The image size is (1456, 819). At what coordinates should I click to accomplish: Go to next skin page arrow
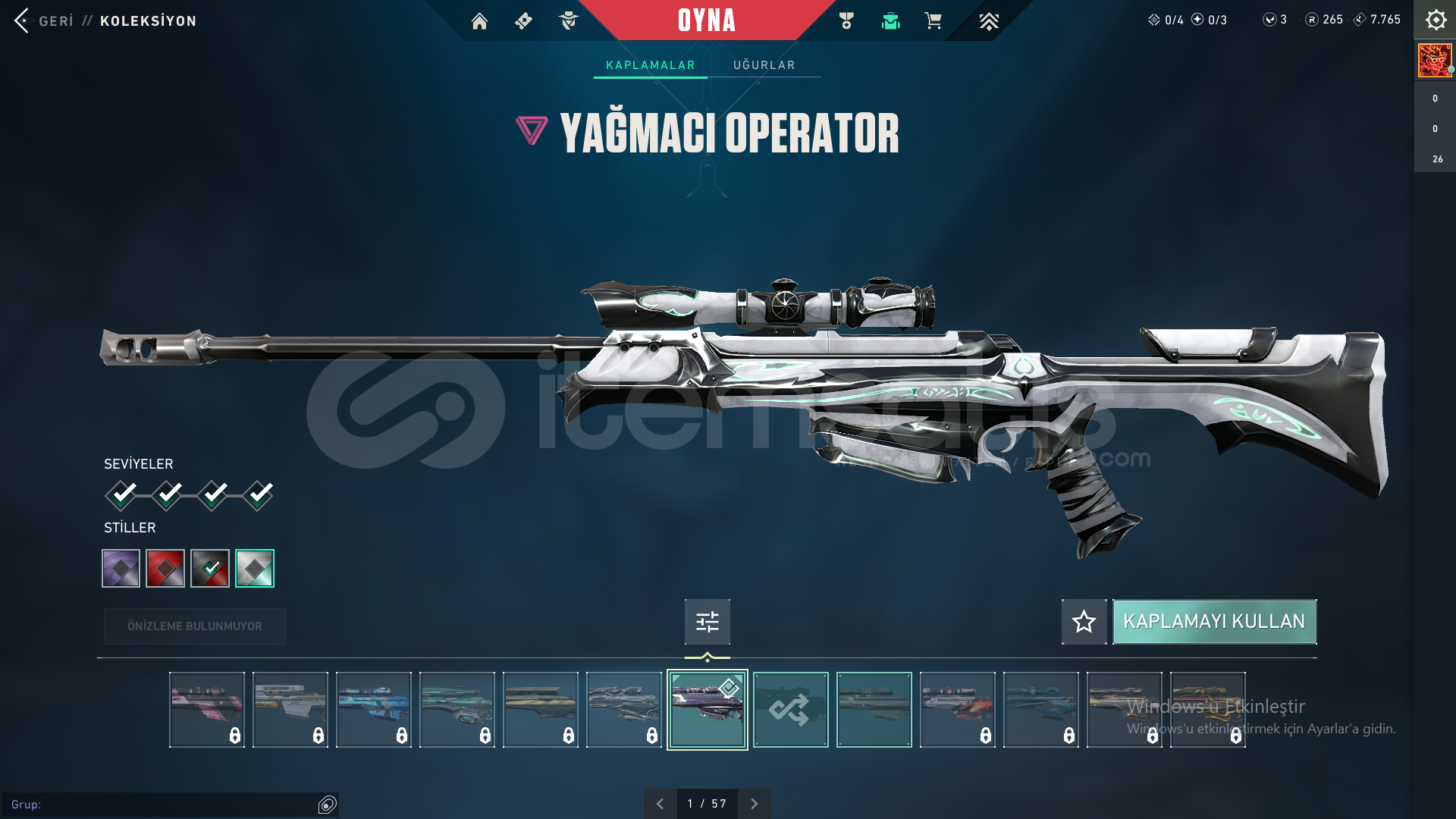(754, 804)
